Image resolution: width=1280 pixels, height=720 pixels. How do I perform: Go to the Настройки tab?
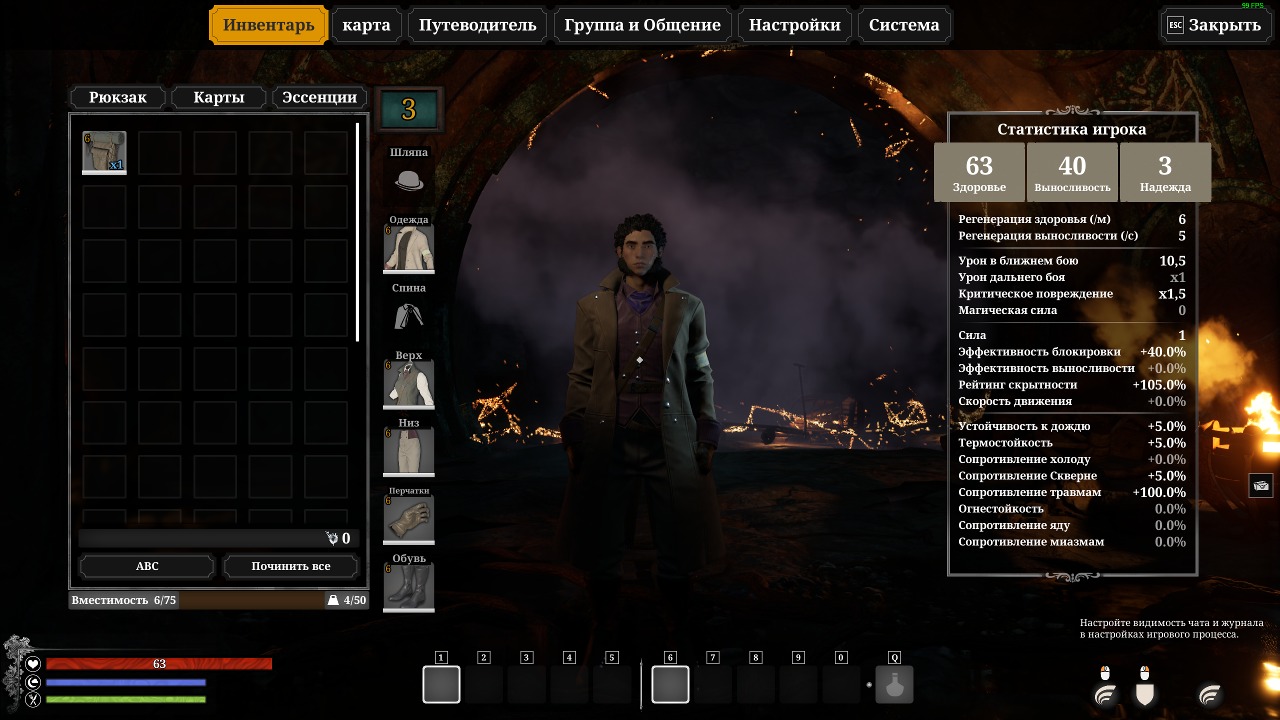pyautogui.click(x=795, y=25)
